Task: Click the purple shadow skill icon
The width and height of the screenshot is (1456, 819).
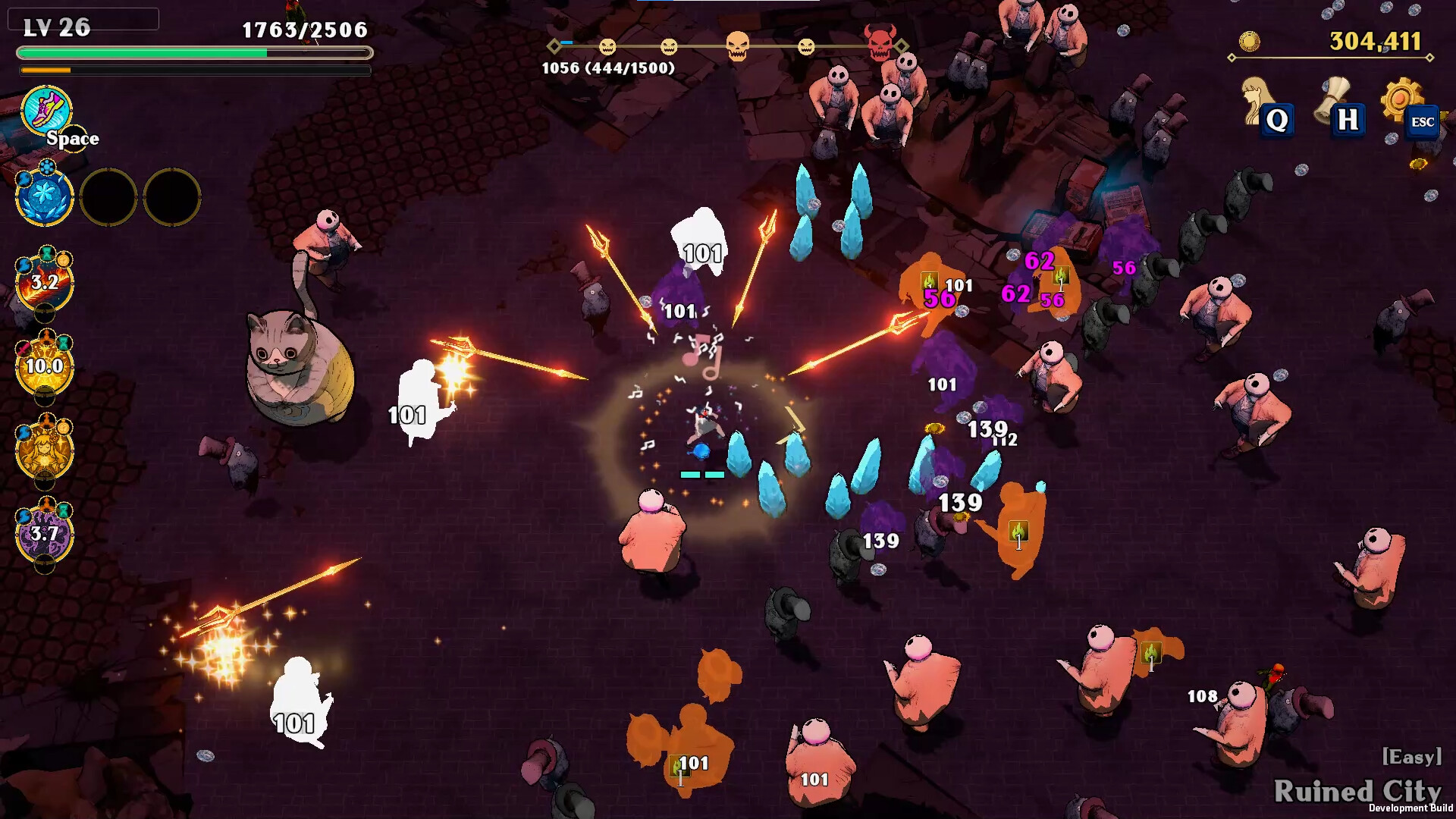Action: 45,534
